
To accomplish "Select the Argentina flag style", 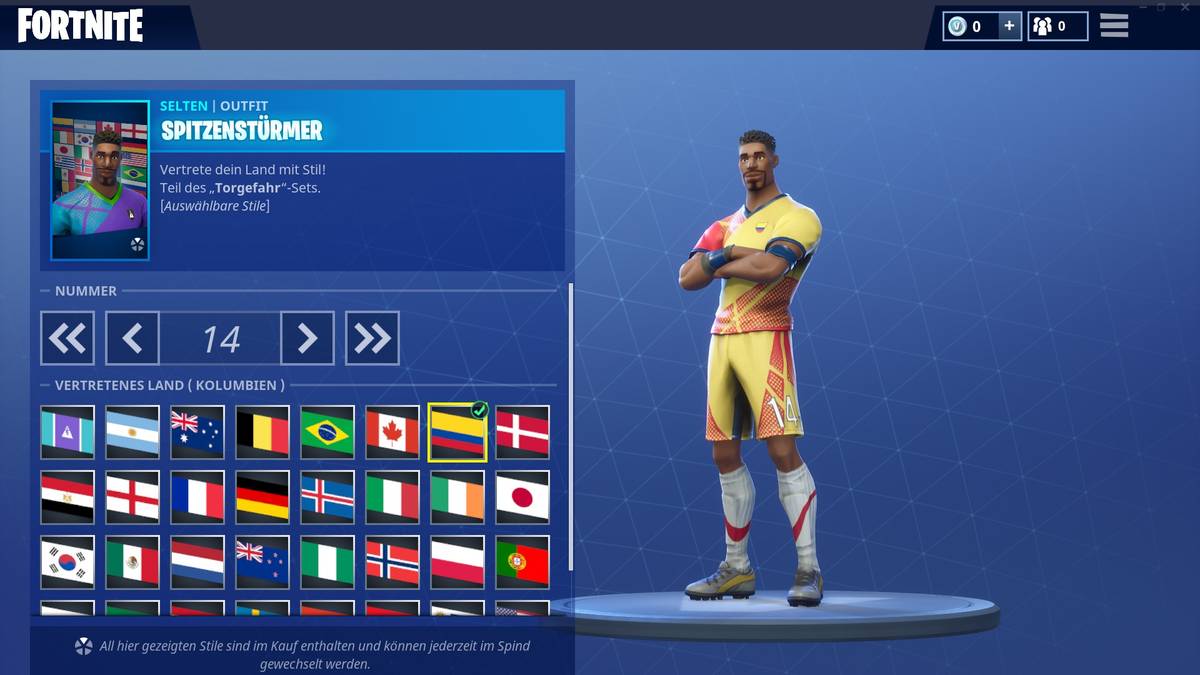I will [132, 432].
